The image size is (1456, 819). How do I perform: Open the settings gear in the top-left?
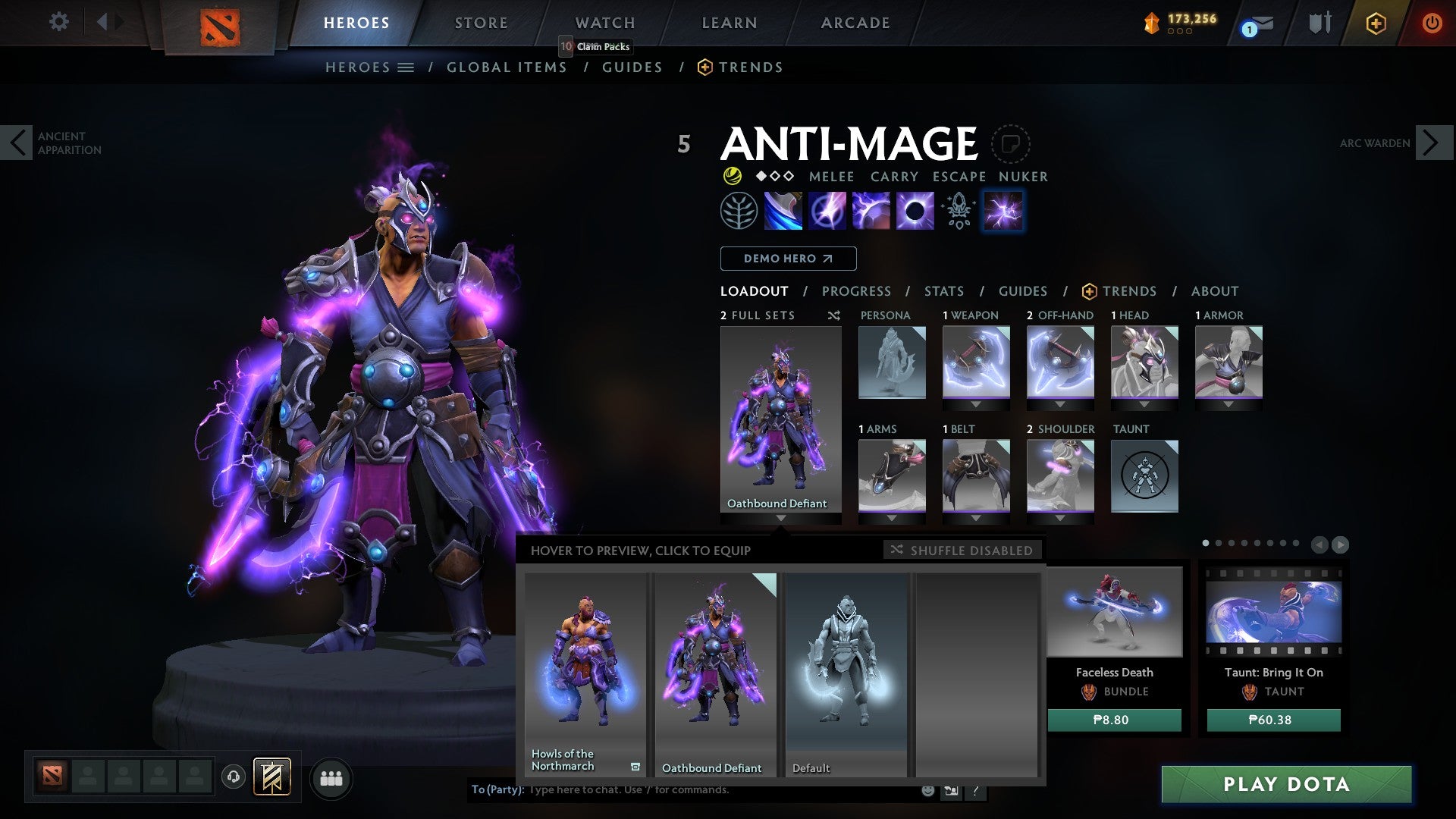pos(58,22)
